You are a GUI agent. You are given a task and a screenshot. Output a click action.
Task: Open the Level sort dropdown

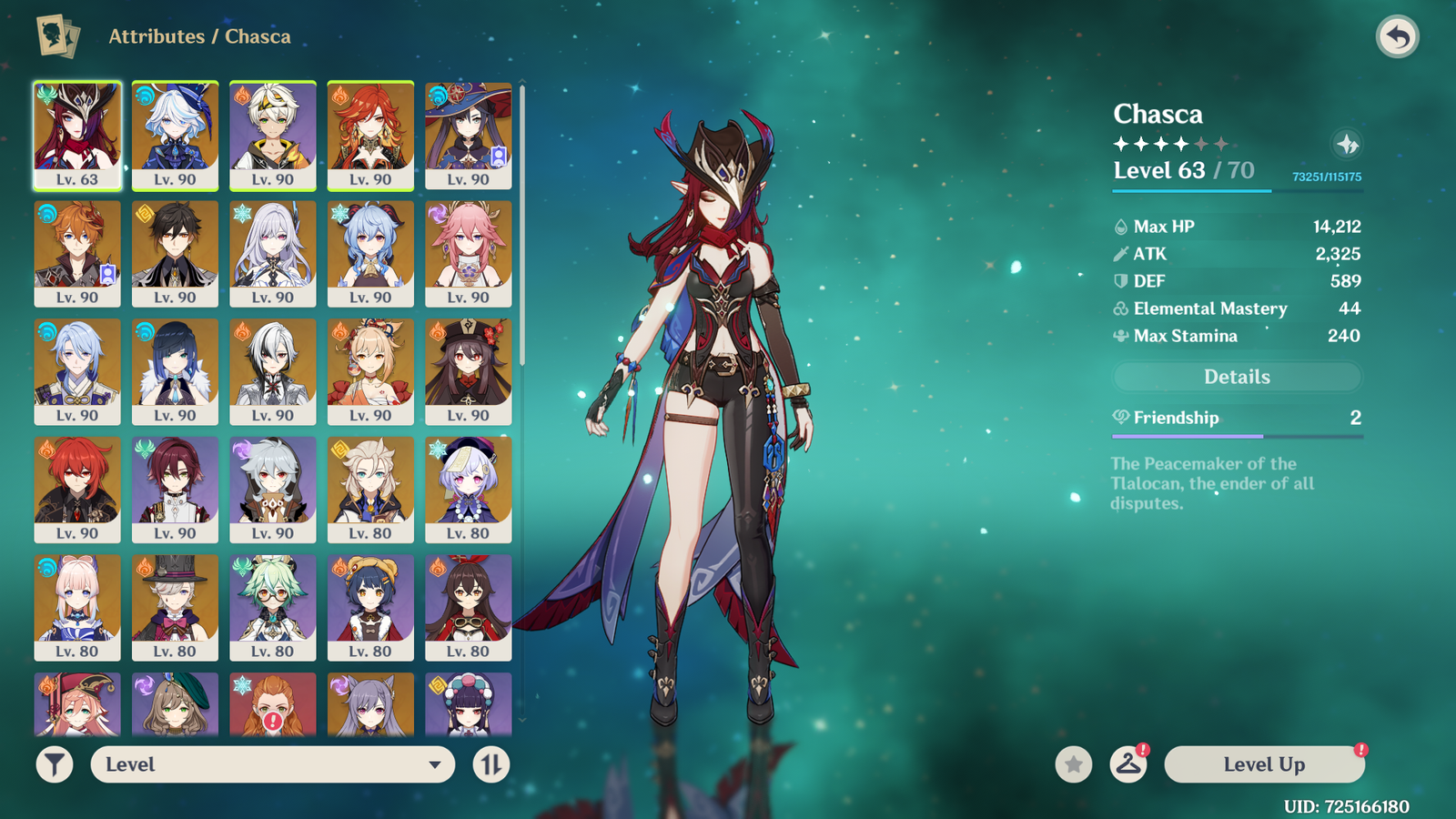272,764
